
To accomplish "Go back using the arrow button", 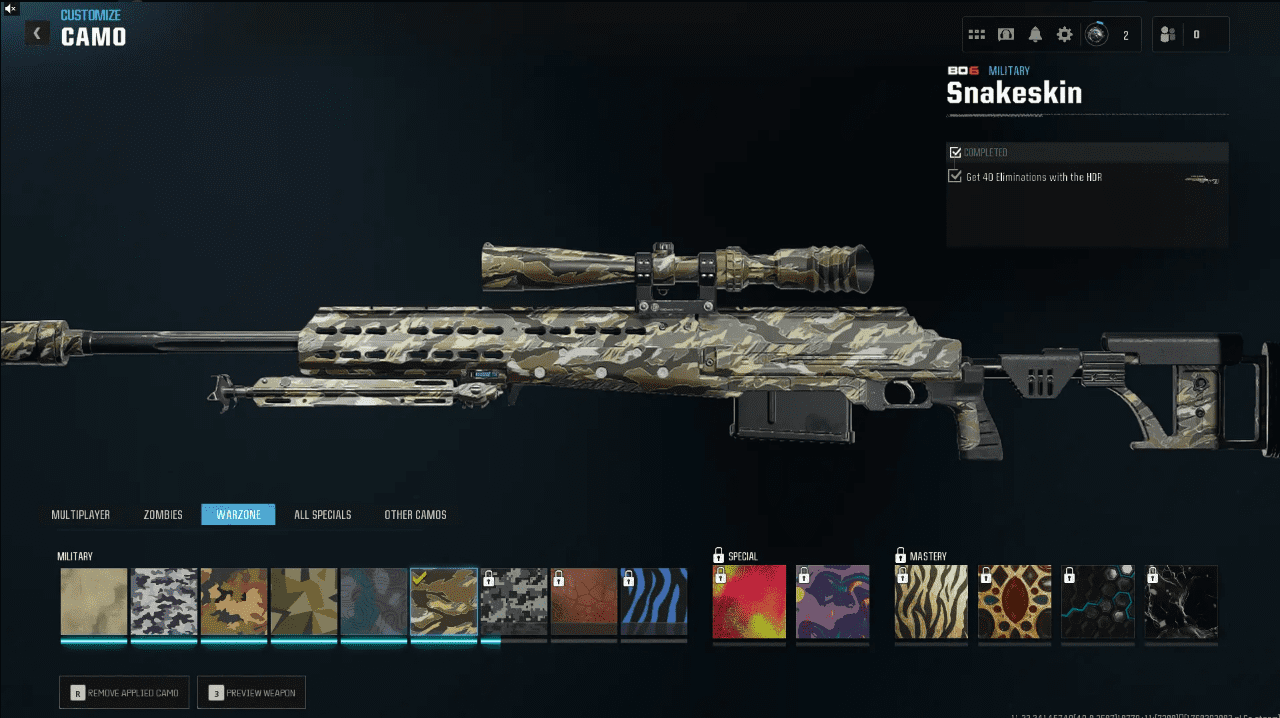I will [x=37, y=34].
